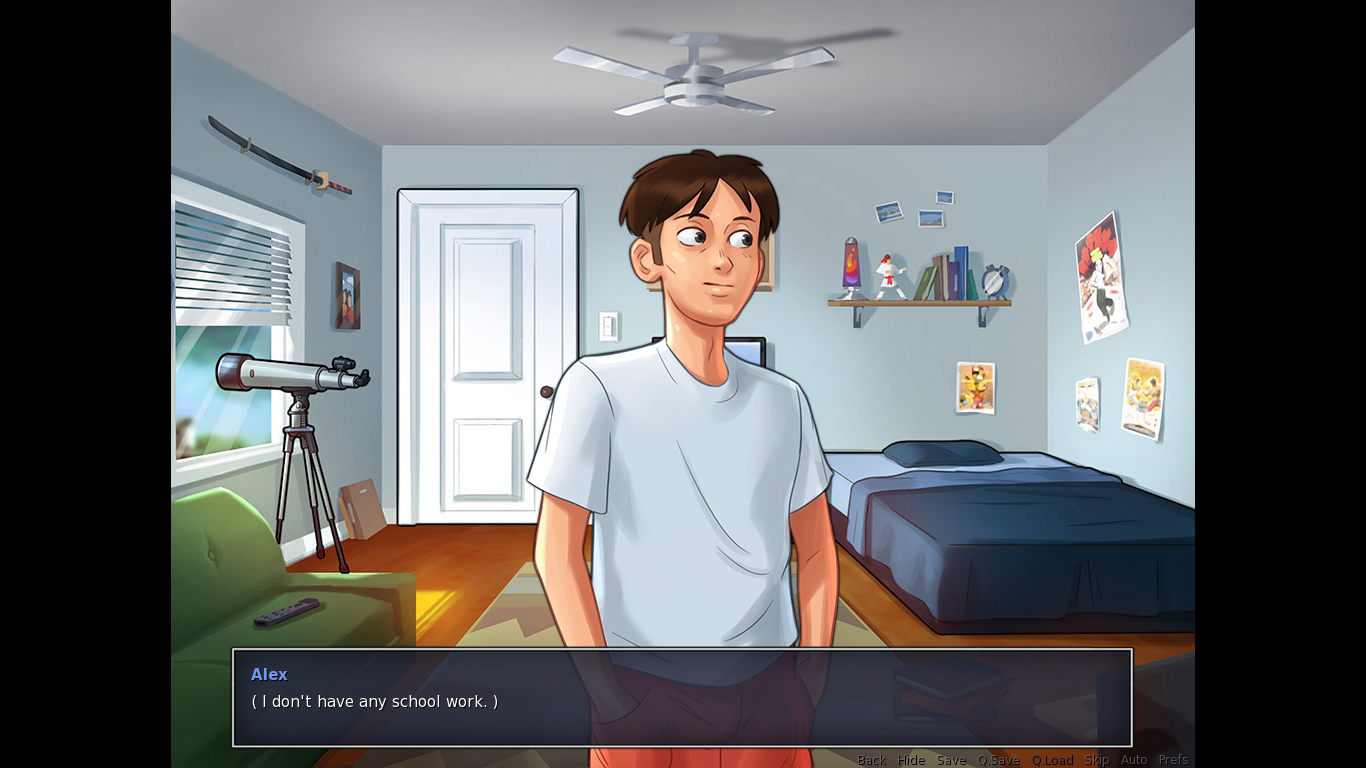Screen dimensions: 1366x768
Task: Quick save with Q.Save
Action: pyautogui.click(x=999, y=760)
